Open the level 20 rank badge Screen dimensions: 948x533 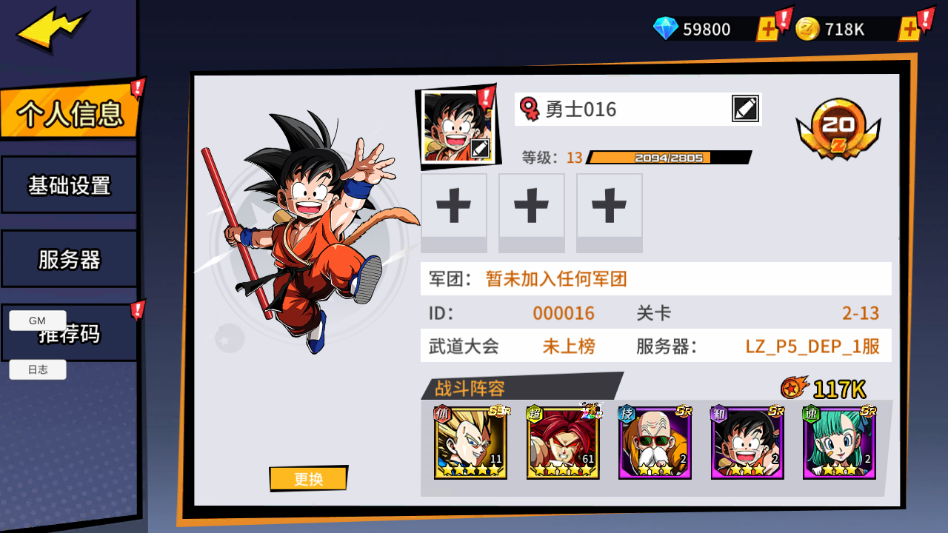[x=838, y=127]
